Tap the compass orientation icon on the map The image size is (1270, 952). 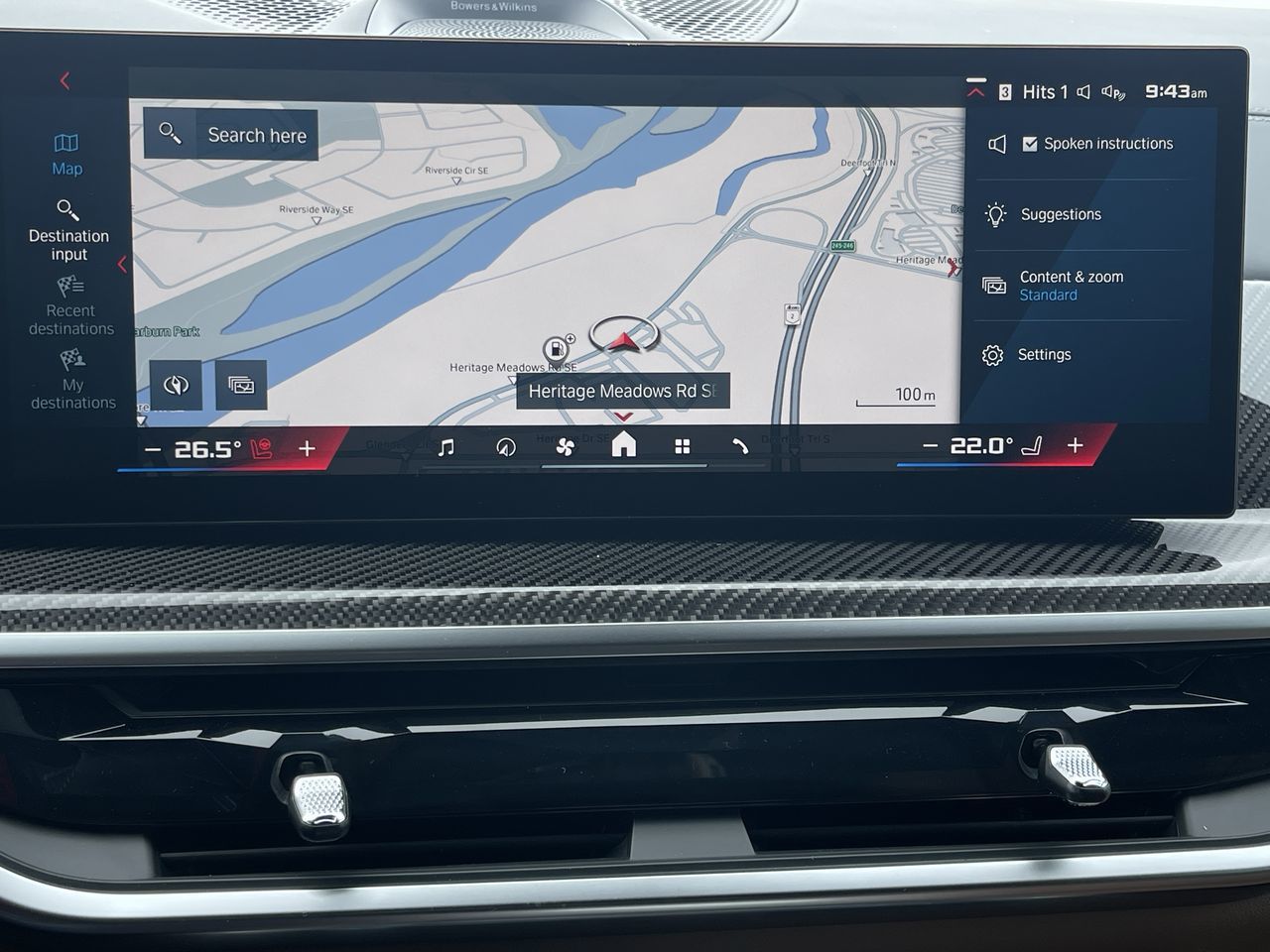click(x=176, y=385)
